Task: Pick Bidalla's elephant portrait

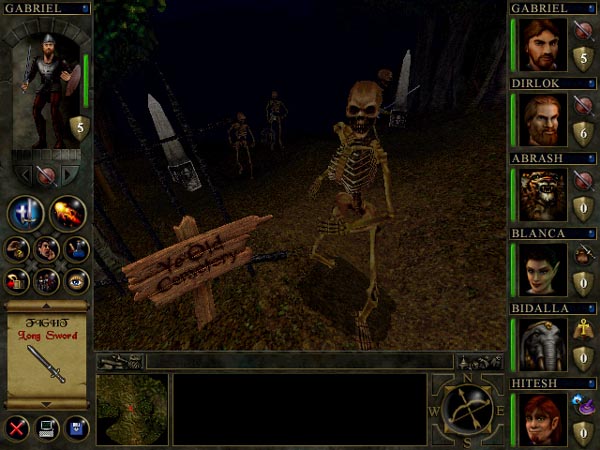Action: [541, 345]
